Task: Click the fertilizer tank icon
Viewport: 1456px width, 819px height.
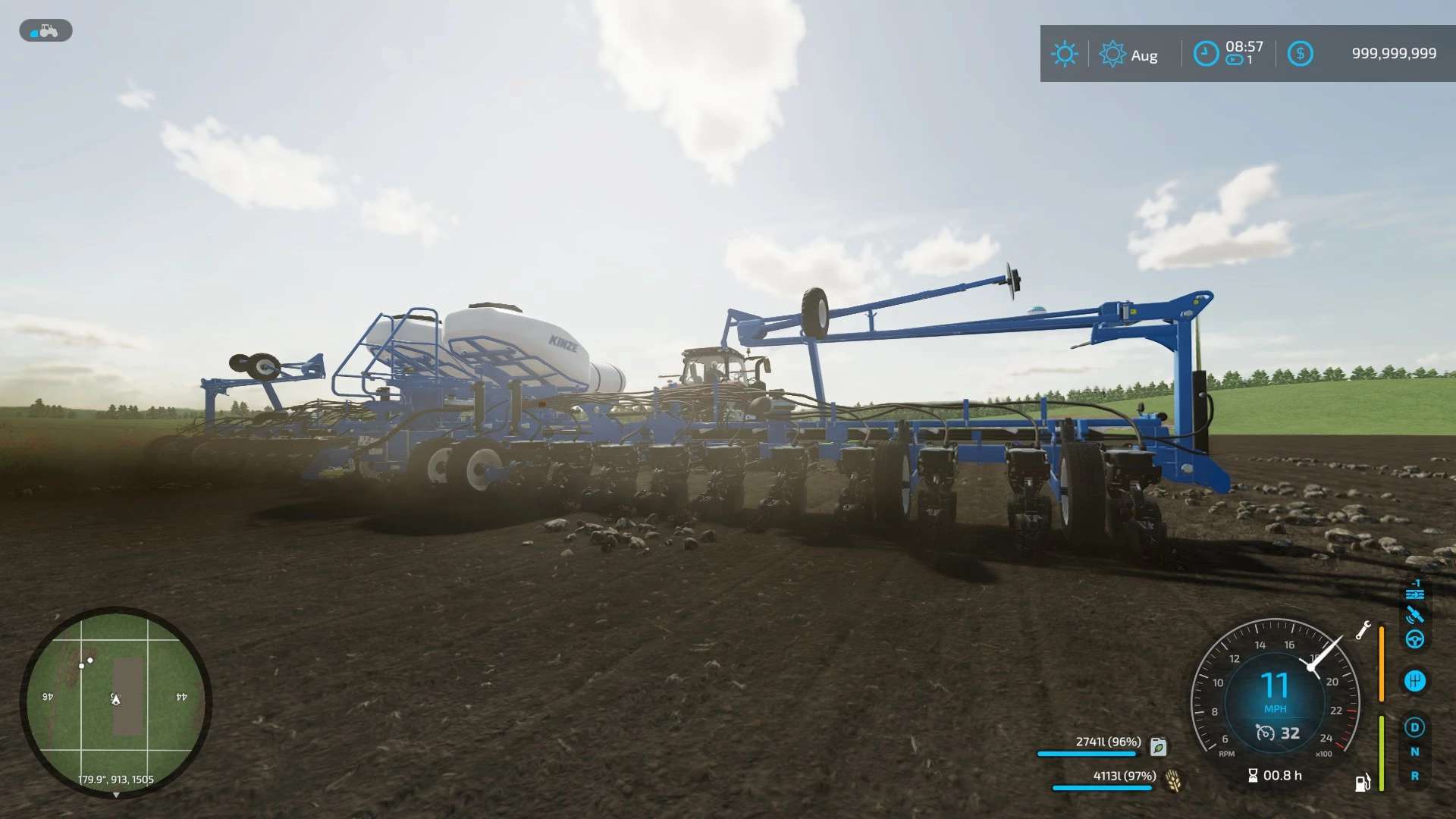Action: tap(1158, 747)
